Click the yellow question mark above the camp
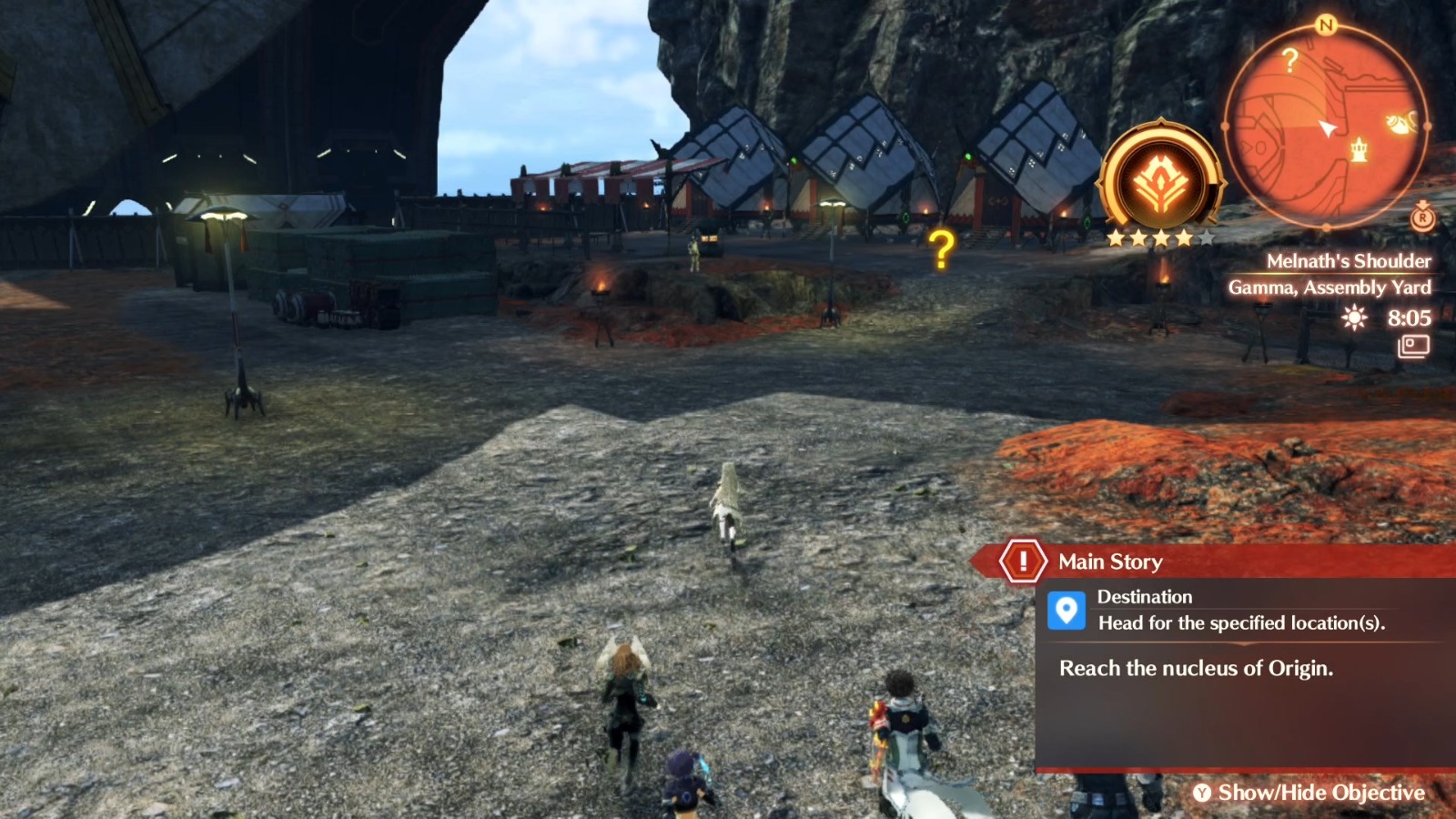The height and width of the screenshot is (819, 1456). click(939, 246)
